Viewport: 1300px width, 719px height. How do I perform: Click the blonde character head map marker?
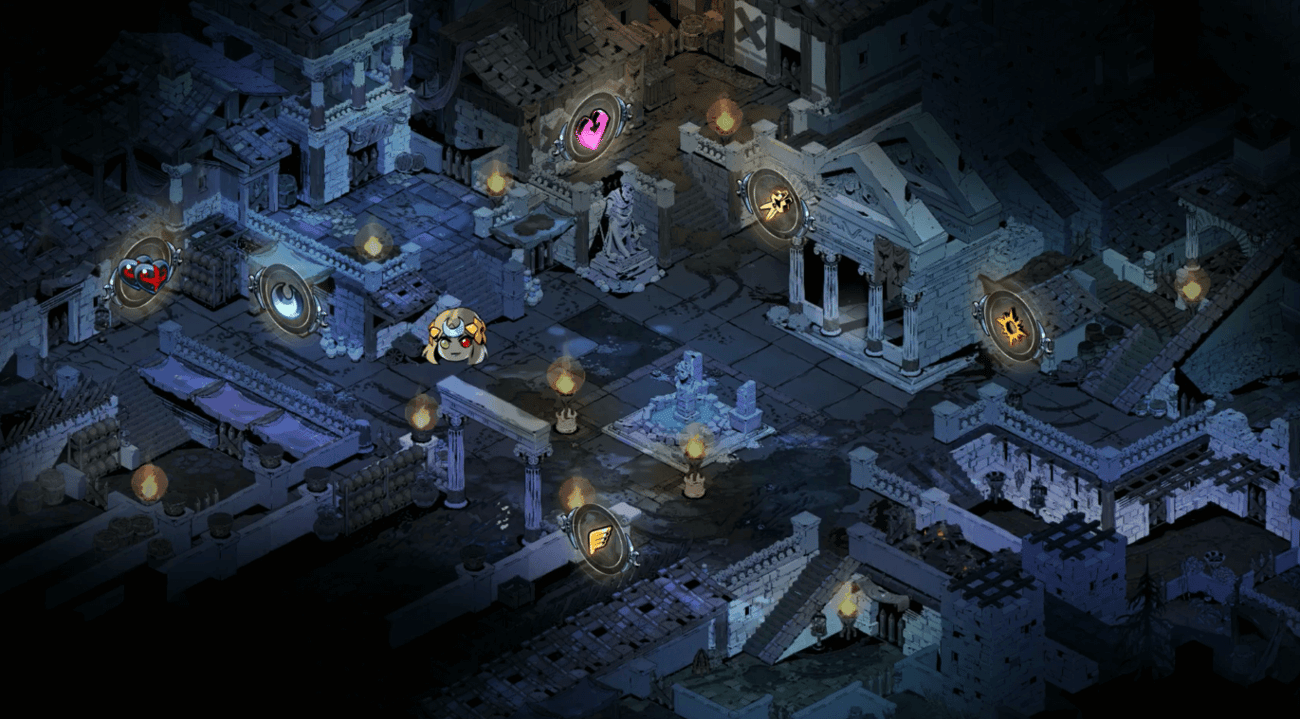click(456, 337)
